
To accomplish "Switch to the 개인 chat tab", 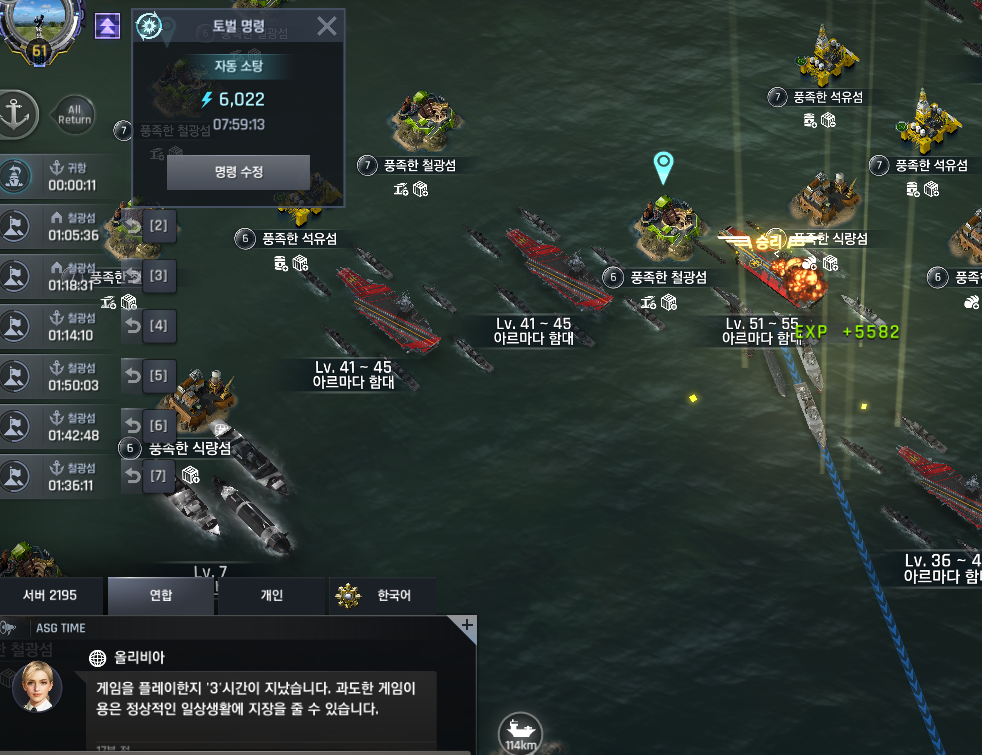I will pos(272,596).
